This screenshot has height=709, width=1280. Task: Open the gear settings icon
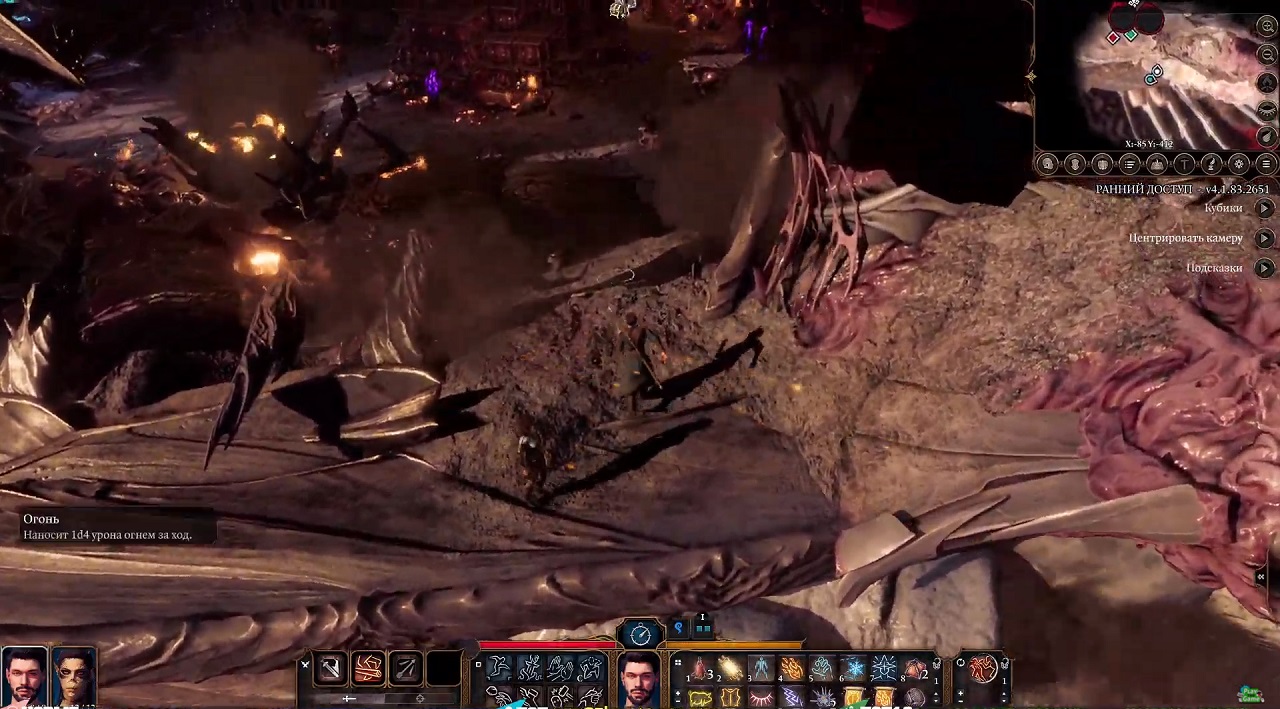tap(1238, 164)
